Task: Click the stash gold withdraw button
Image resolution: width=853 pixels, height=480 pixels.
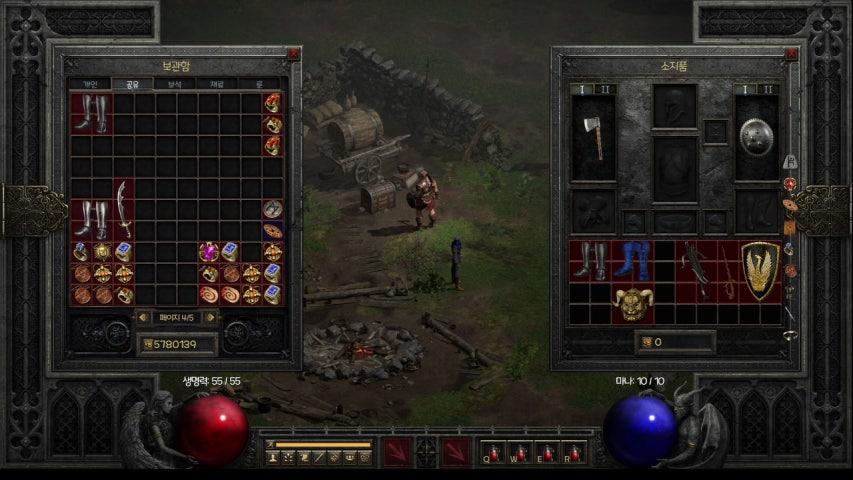Action: (146, 344)
